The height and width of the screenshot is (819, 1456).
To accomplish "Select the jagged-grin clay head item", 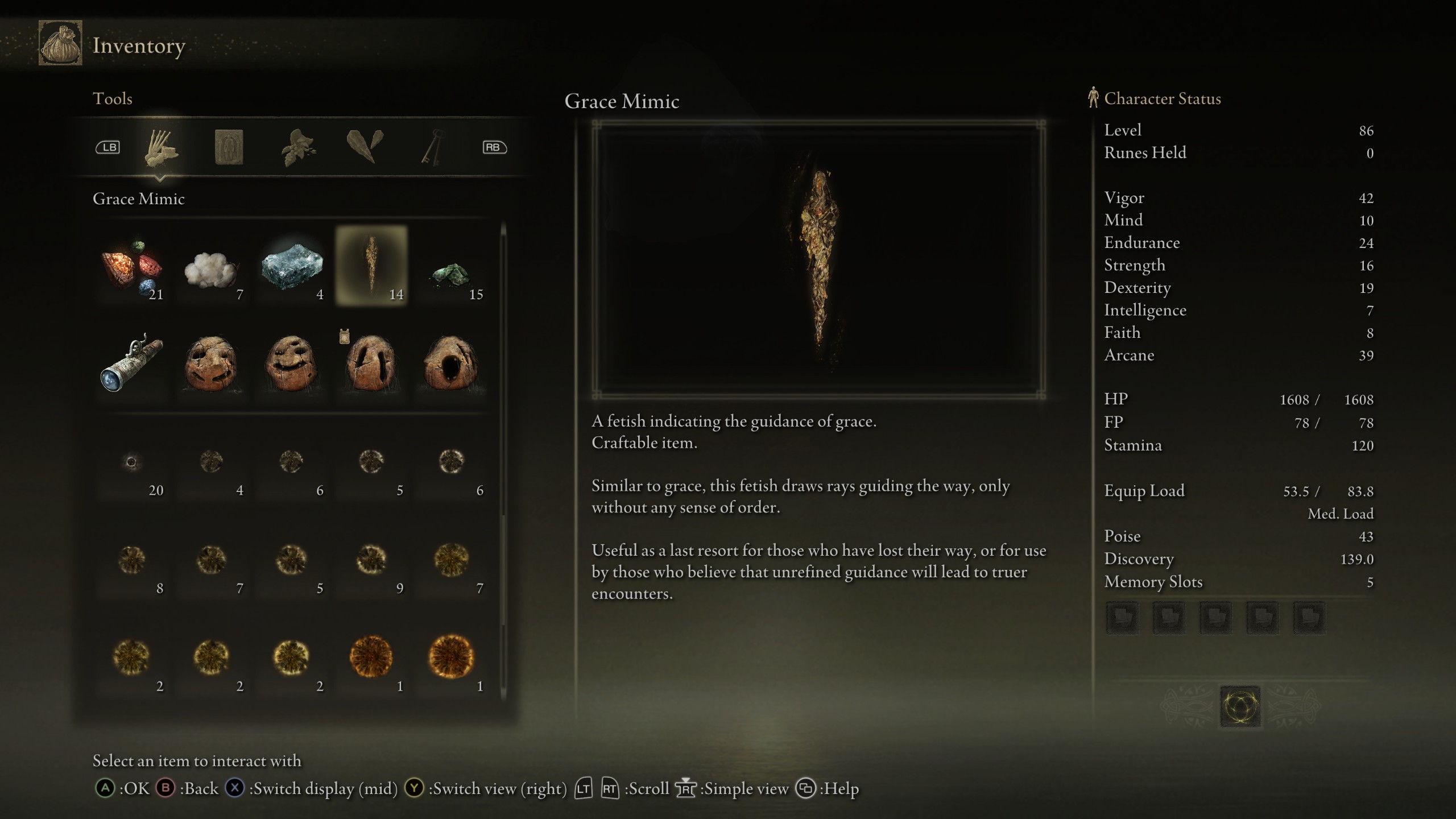I will click(x=212, y=364).
